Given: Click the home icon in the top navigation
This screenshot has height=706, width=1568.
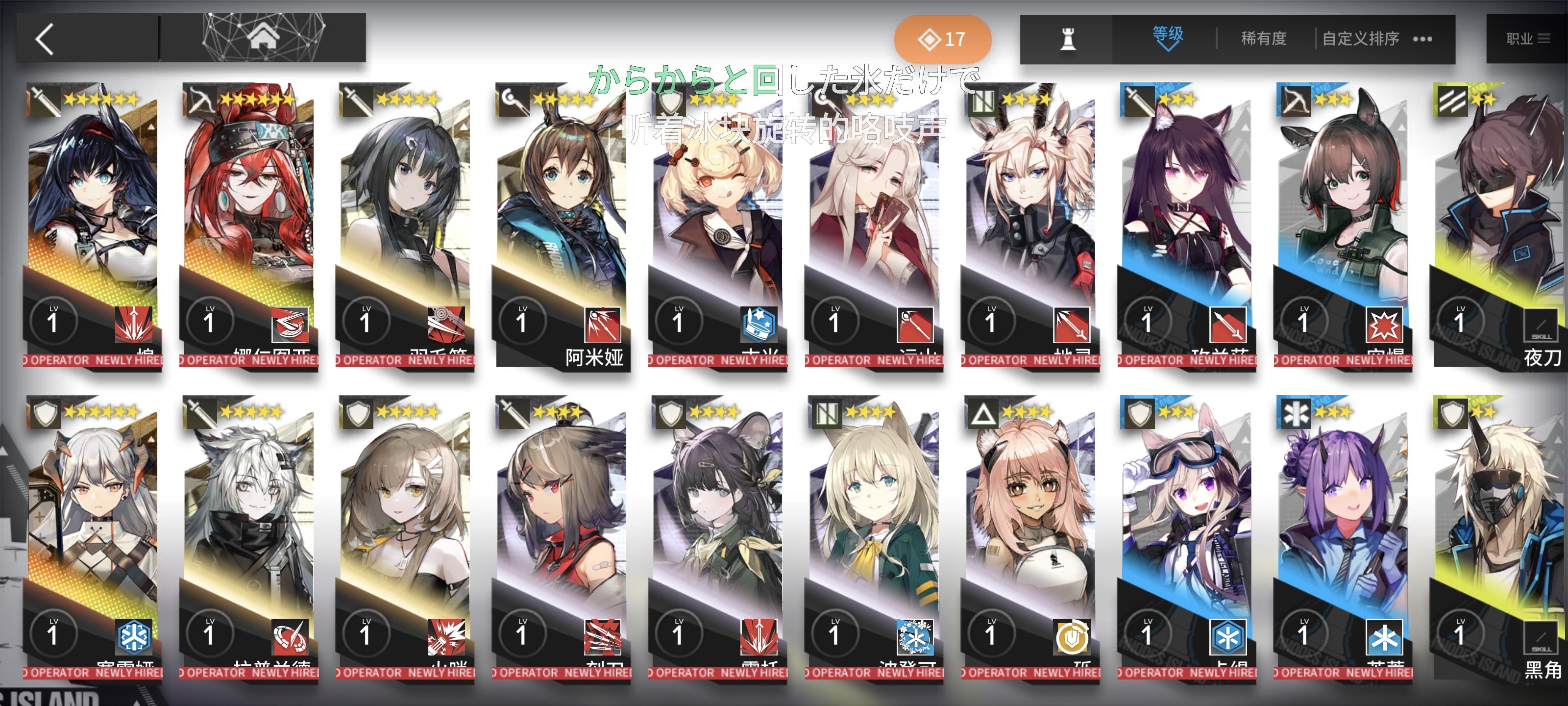Looking at the screenshot, I should point(264,38).
